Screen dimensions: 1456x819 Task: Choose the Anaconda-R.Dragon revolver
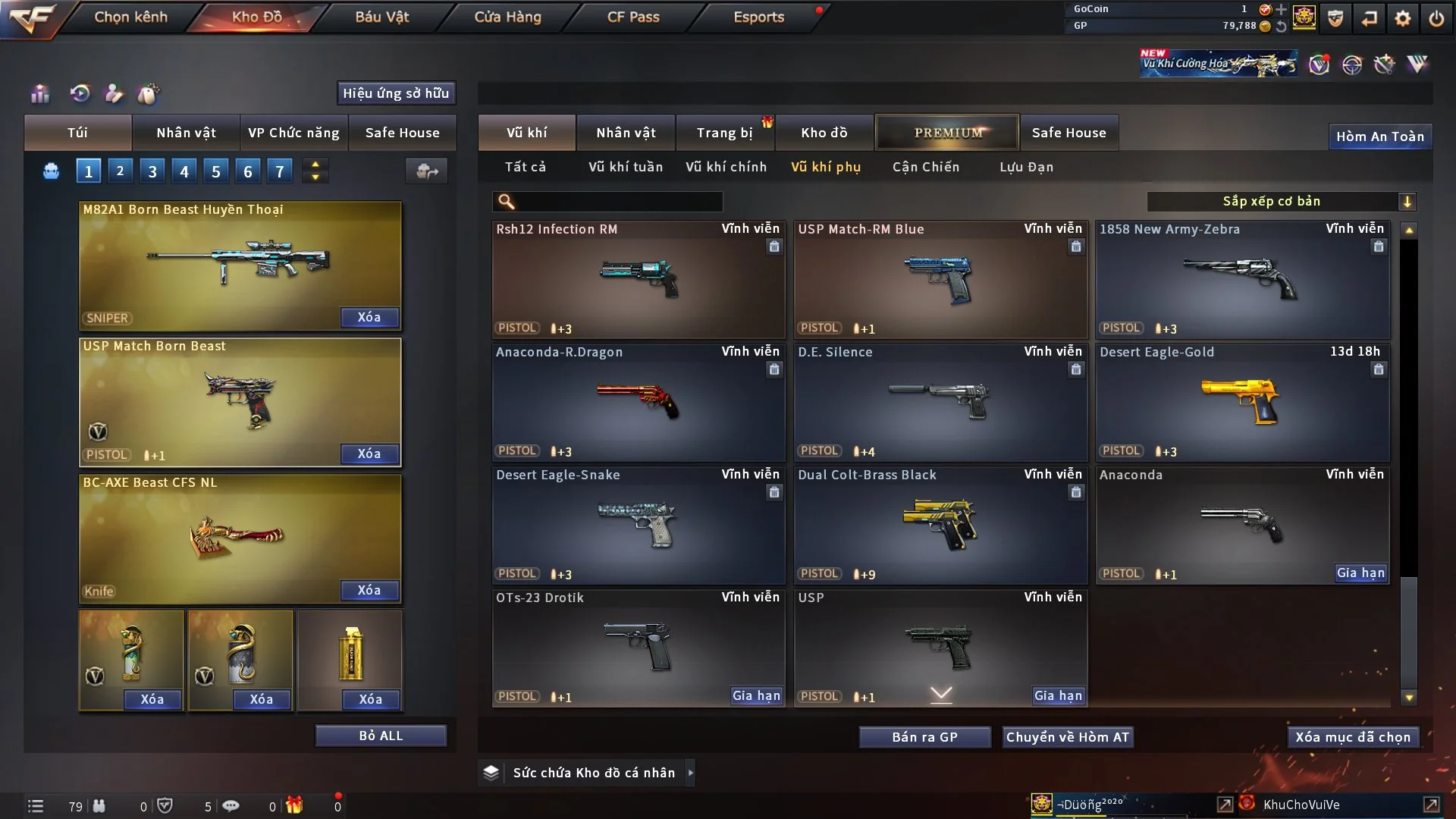pyautogui.click(x=638, y=402)
